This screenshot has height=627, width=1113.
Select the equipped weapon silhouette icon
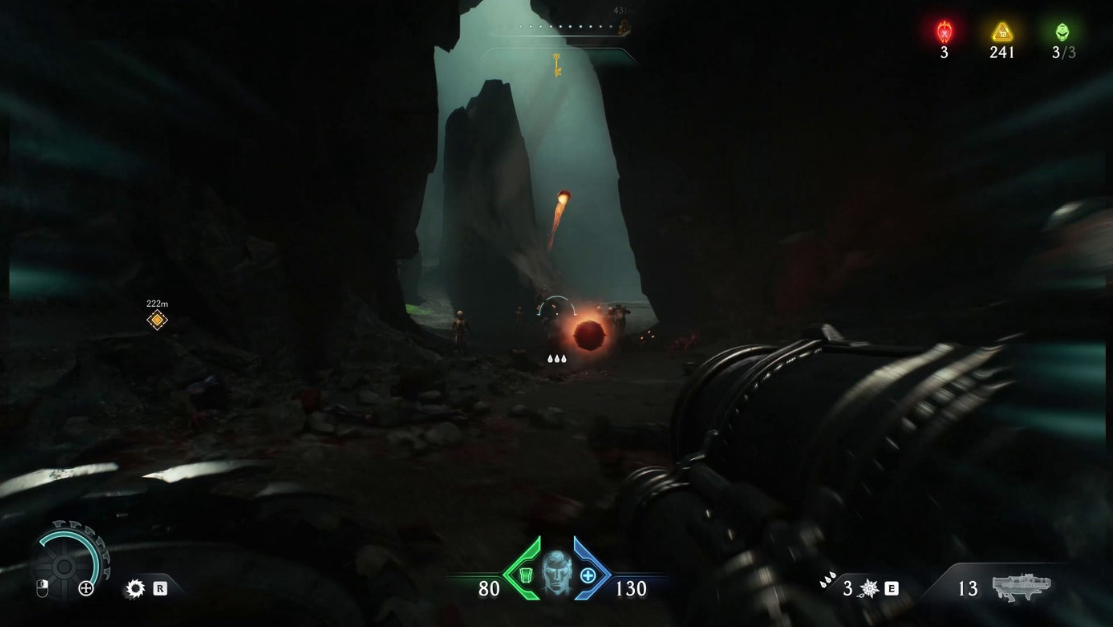point(1021,587)
